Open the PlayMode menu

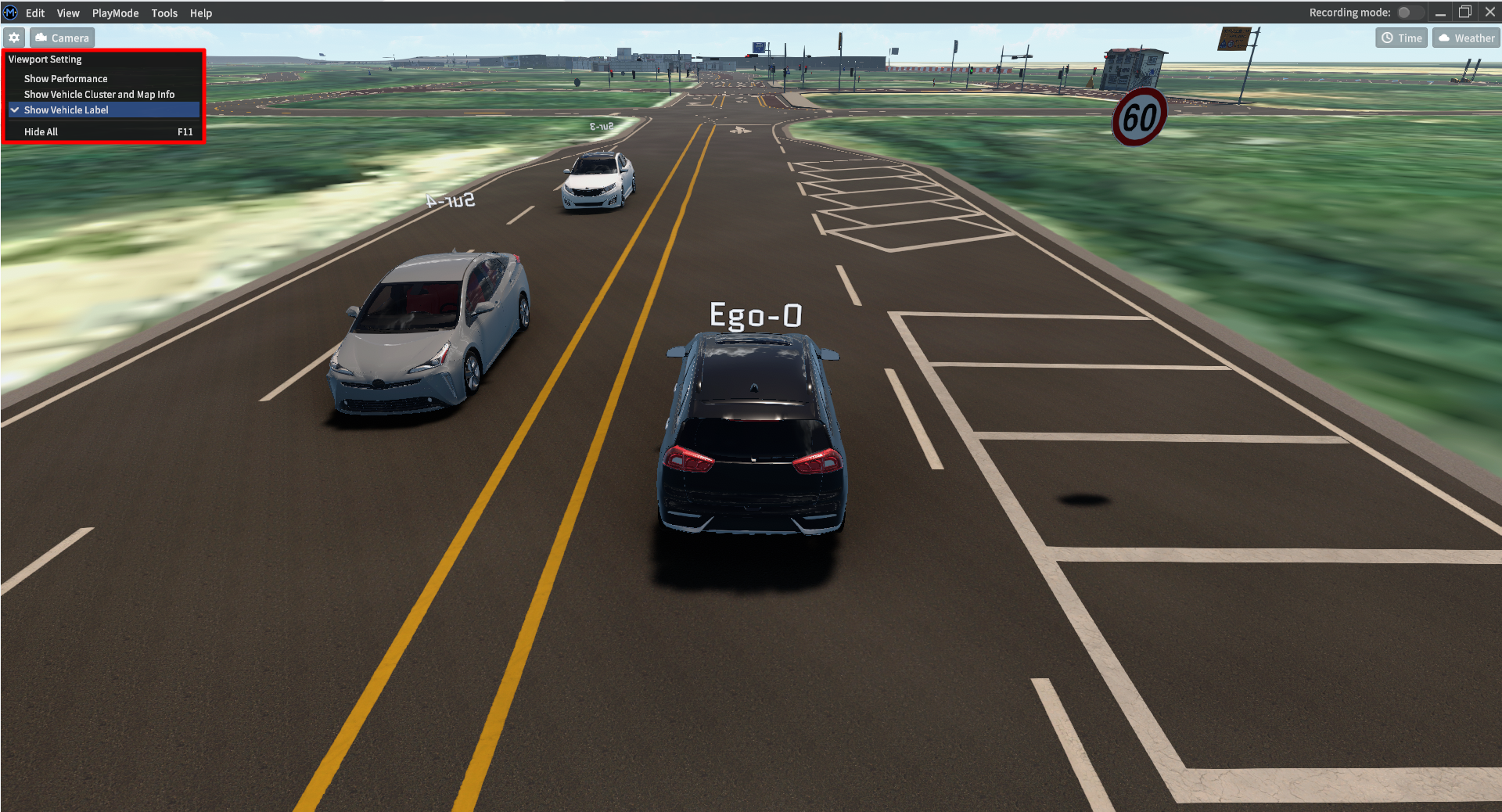point(115,13)
